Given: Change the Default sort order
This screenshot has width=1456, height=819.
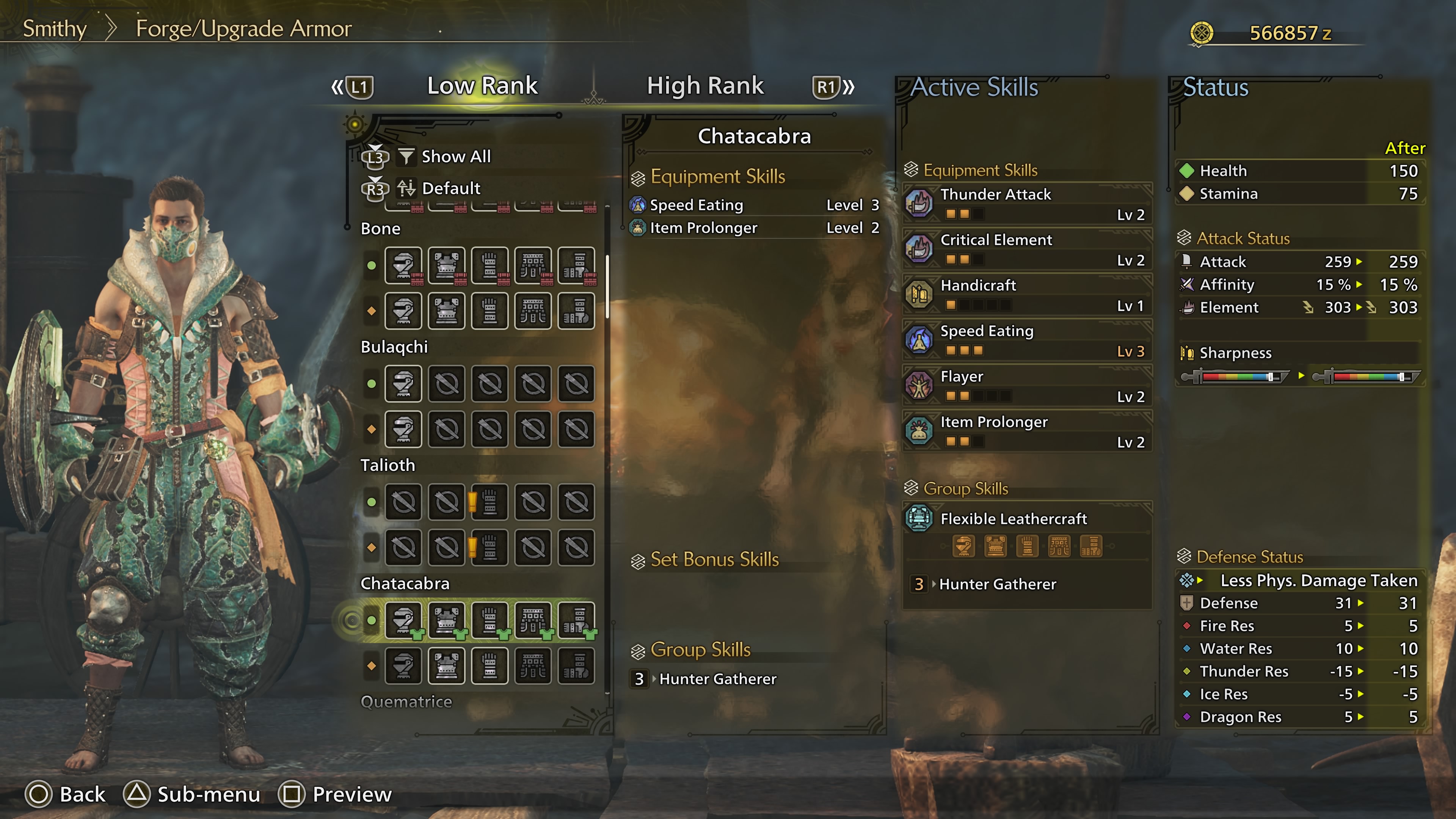Looking at the screenshot, I should pyautogui.click(x=450, y=188).
